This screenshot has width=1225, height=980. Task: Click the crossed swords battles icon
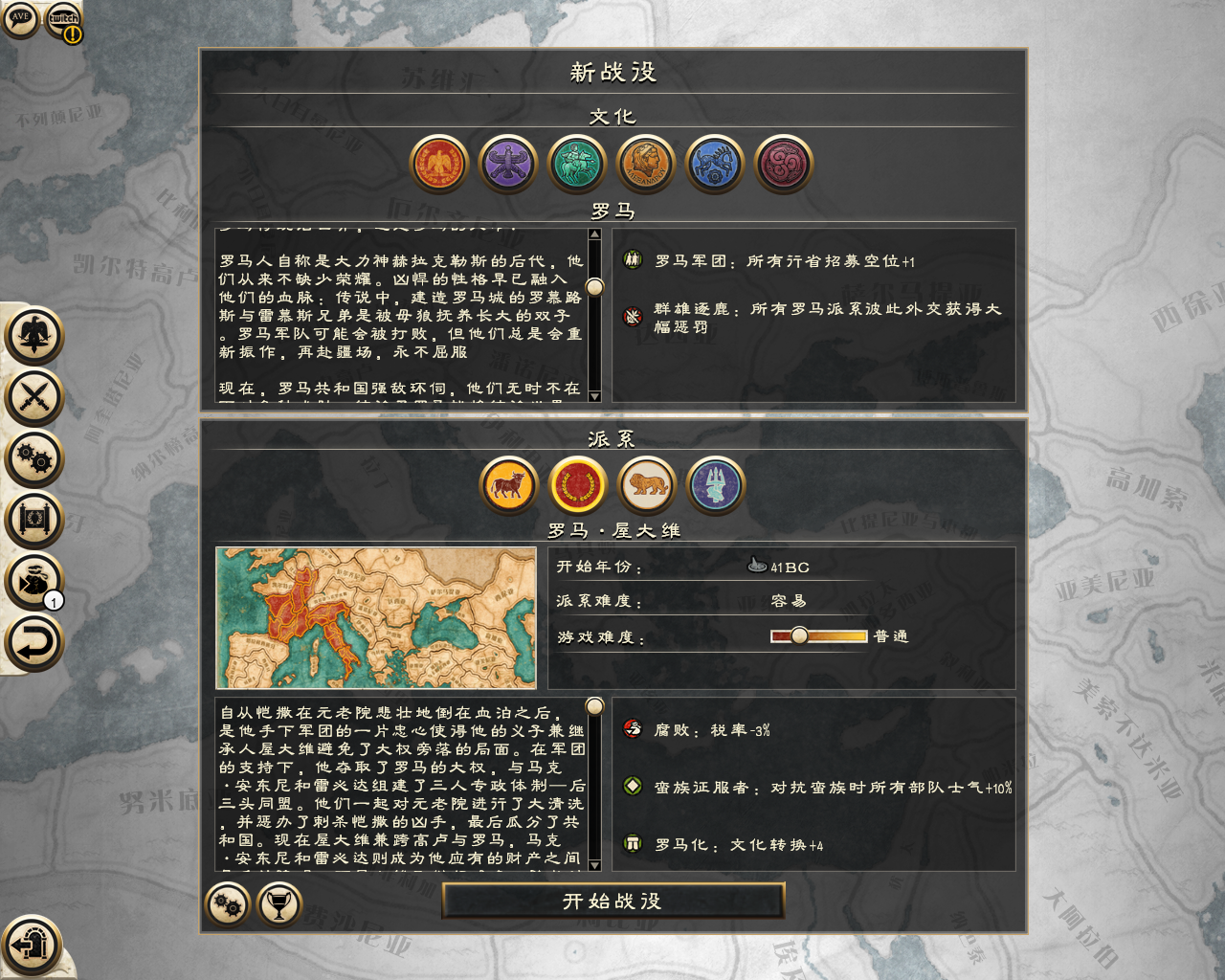pos(33,397)
